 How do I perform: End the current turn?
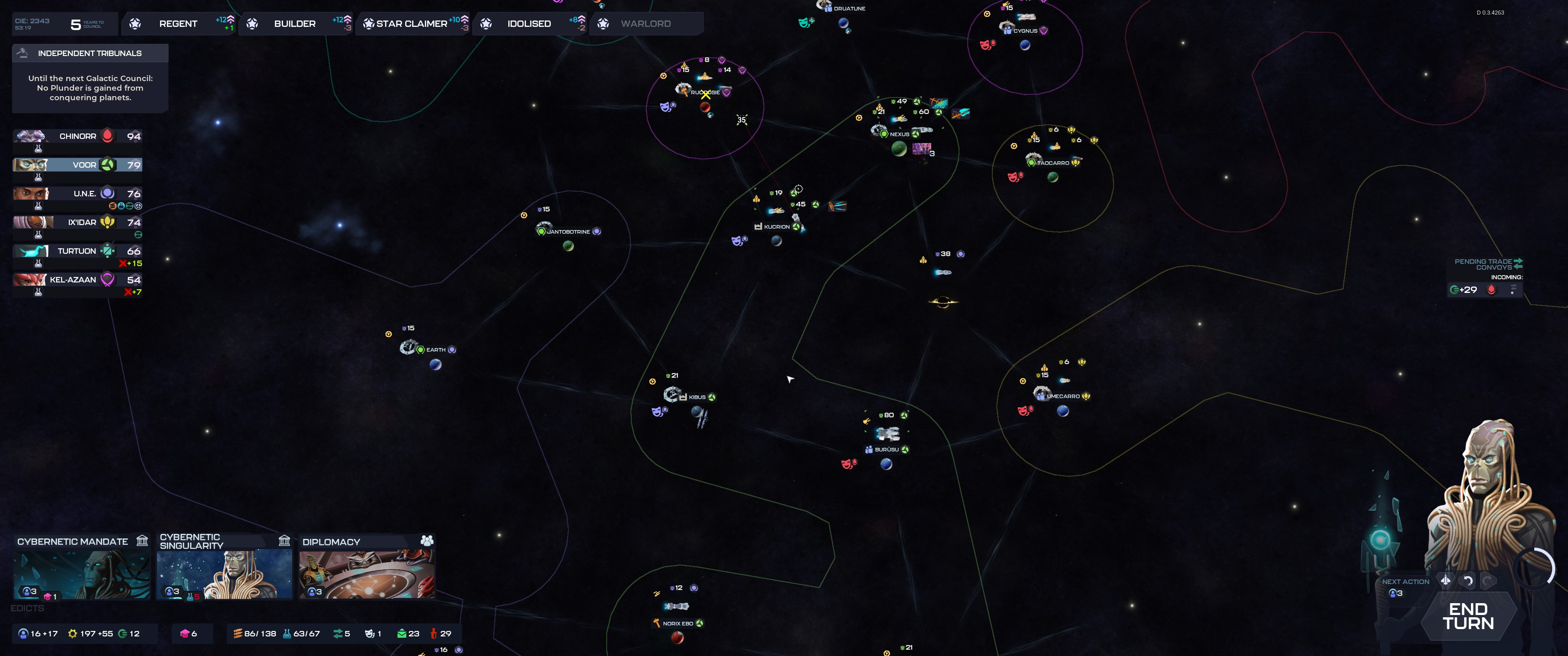(x=1468, y=616)
